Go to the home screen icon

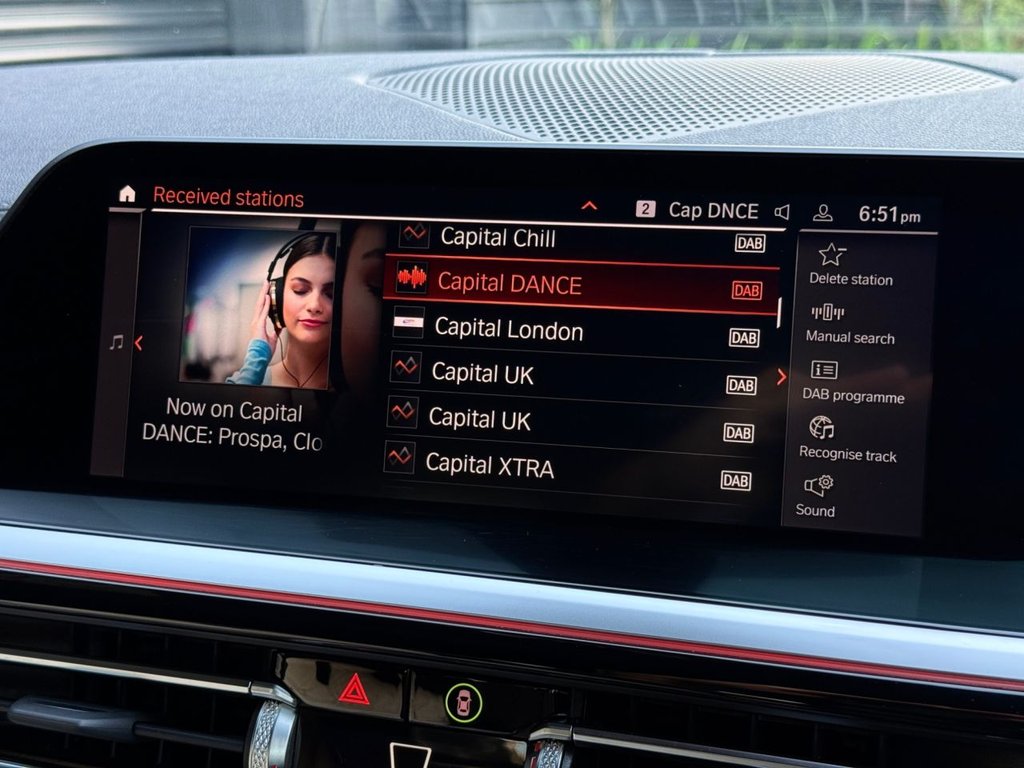(127, 194)
